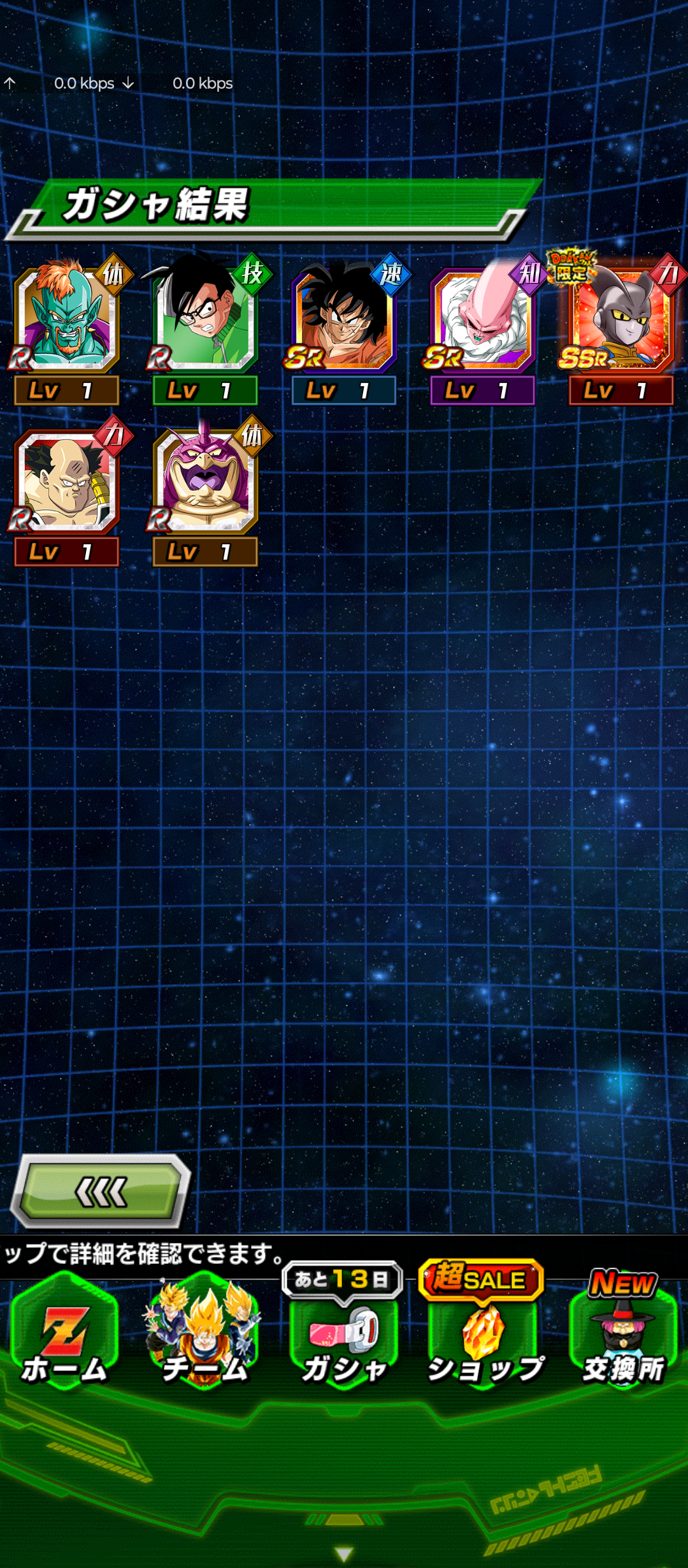Viewport: 688px width, 1568px height.
Task: Open the ガシャ summon menu
Action: point(344,1340)
